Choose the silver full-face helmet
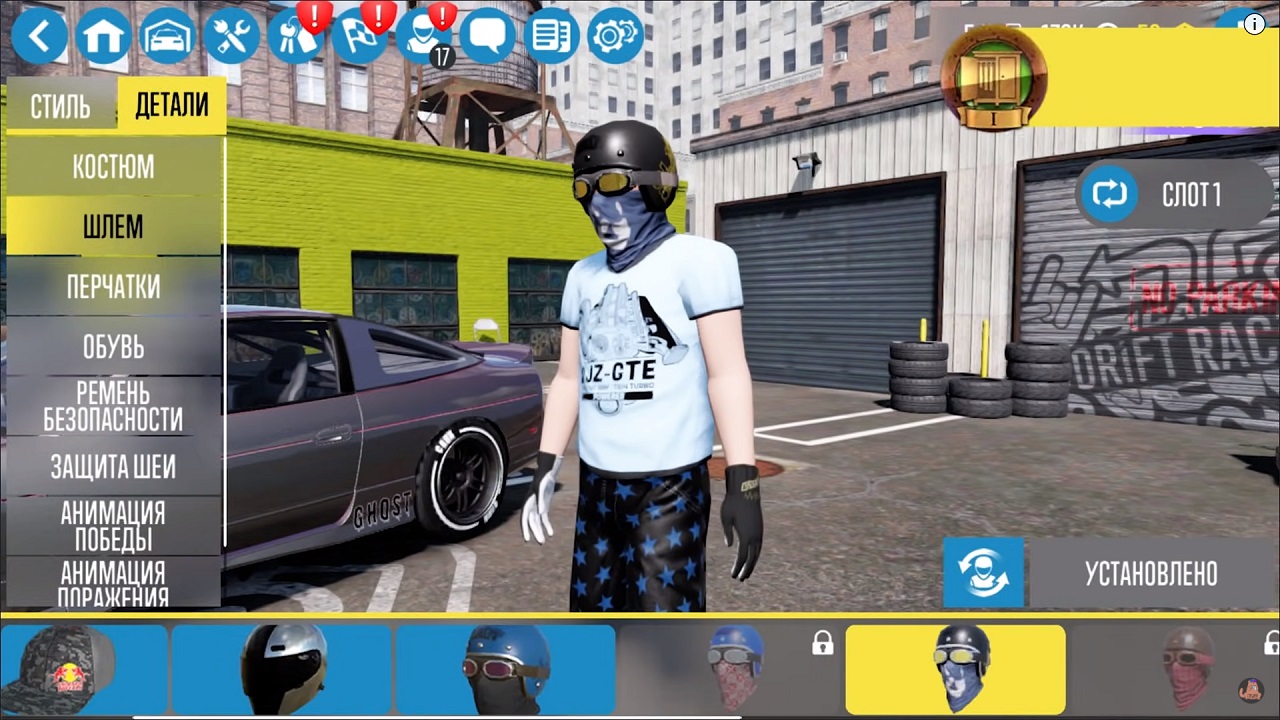This screenshot has width=1280, height=720. pyautogui.click(x=283, y=668)
